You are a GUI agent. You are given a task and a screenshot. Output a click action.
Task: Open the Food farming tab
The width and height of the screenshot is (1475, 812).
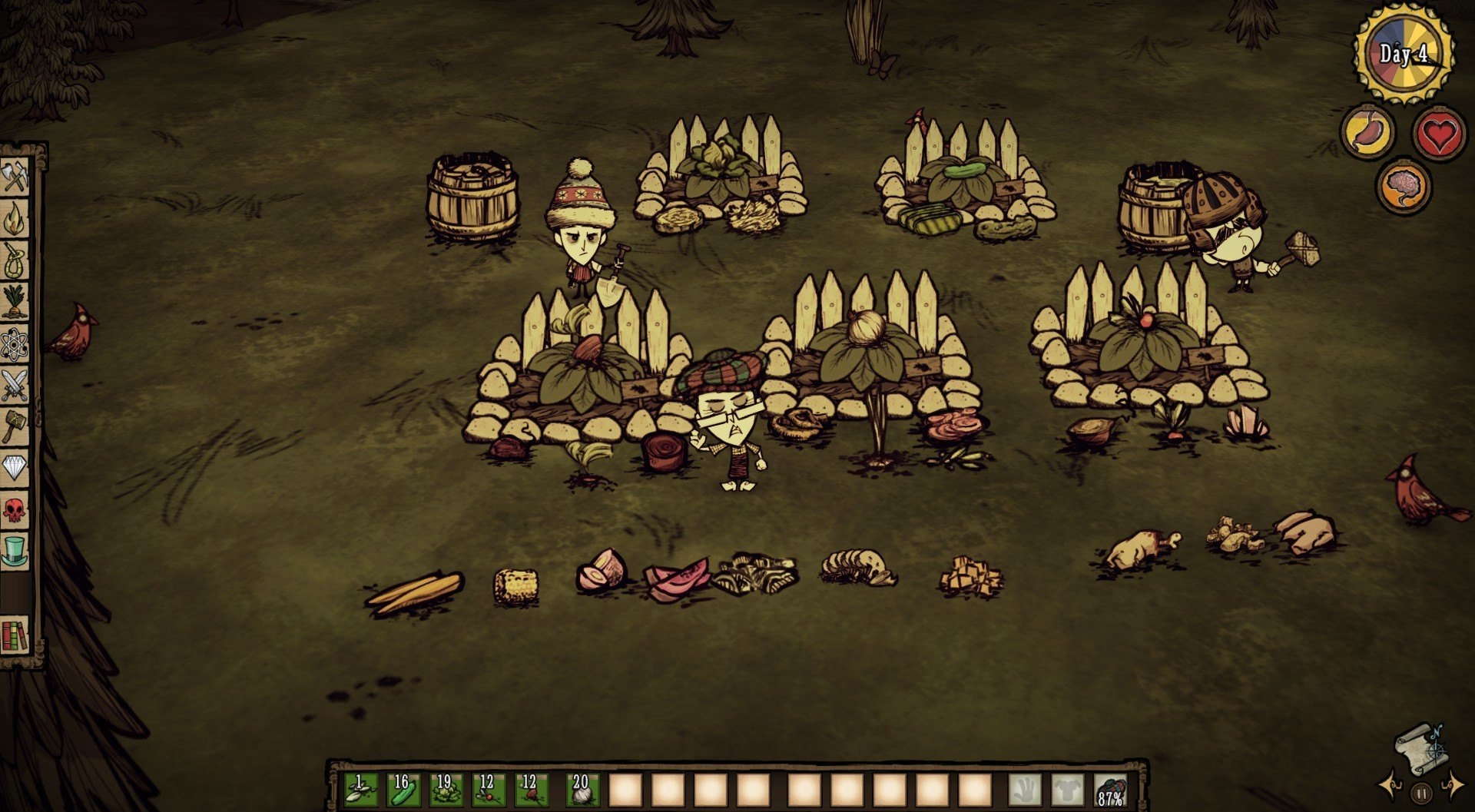coord(15,302)
